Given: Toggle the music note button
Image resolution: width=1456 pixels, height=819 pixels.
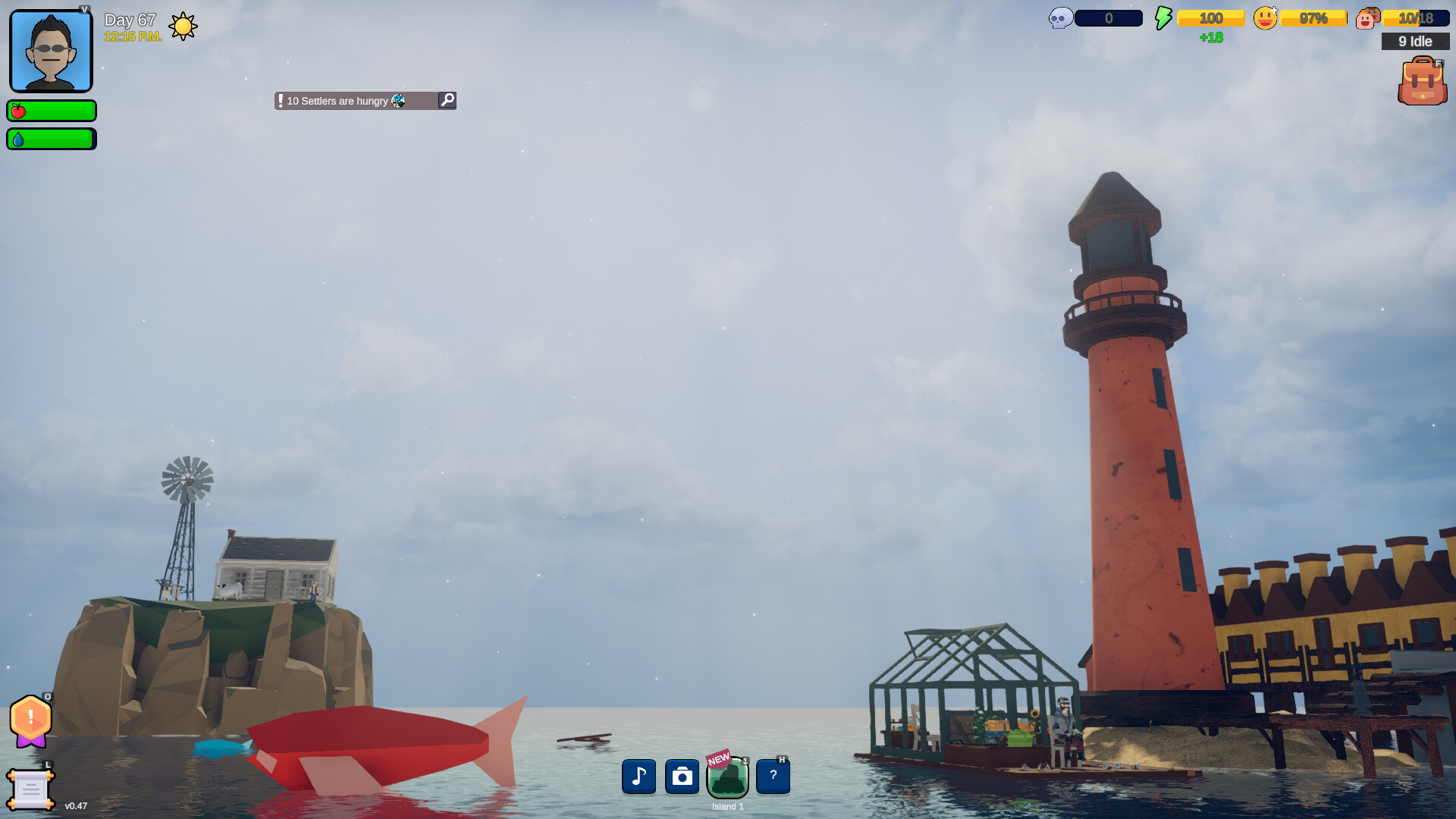Looking at the screenshot, I should (639, 777).
